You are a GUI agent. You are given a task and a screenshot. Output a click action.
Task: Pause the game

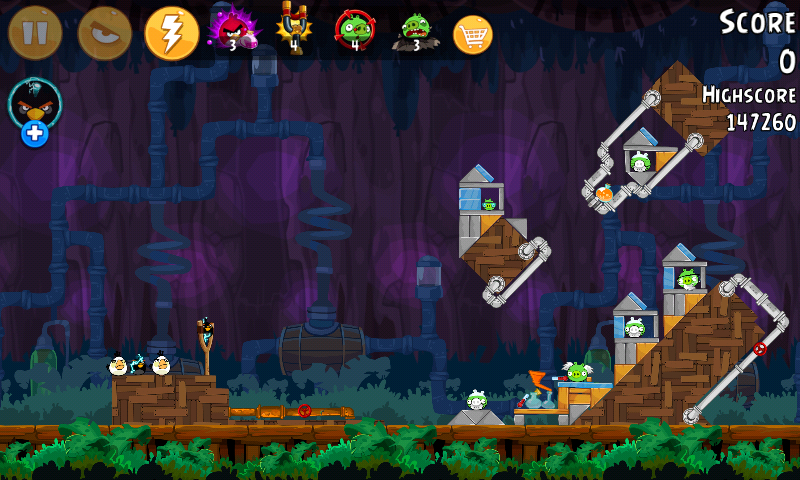[x=35, y=33]
